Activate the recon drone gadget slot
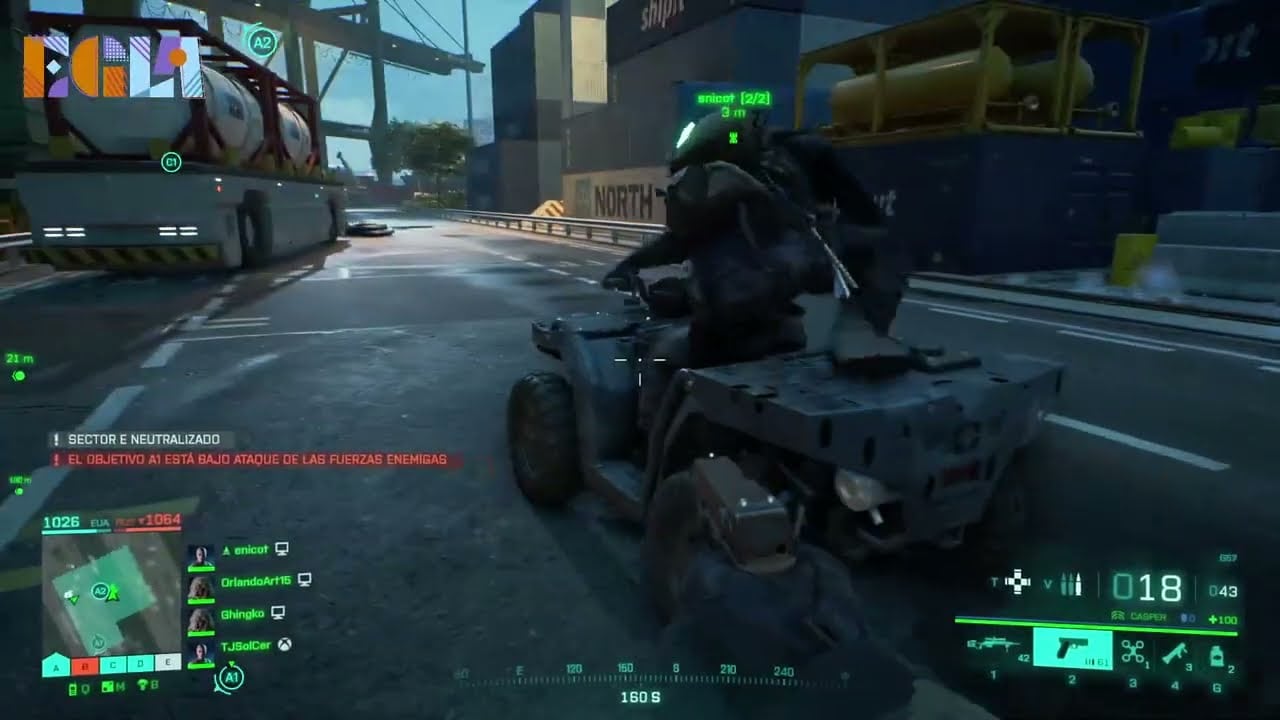 coord(1132,651)
